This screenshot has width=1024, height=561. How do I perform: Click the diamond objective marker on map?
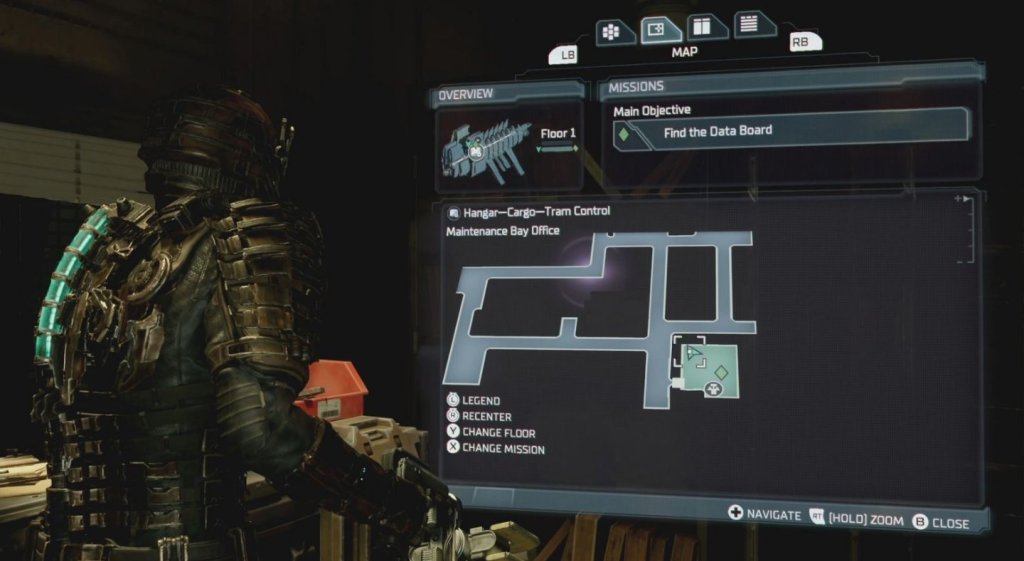click(x=719, y=372)
